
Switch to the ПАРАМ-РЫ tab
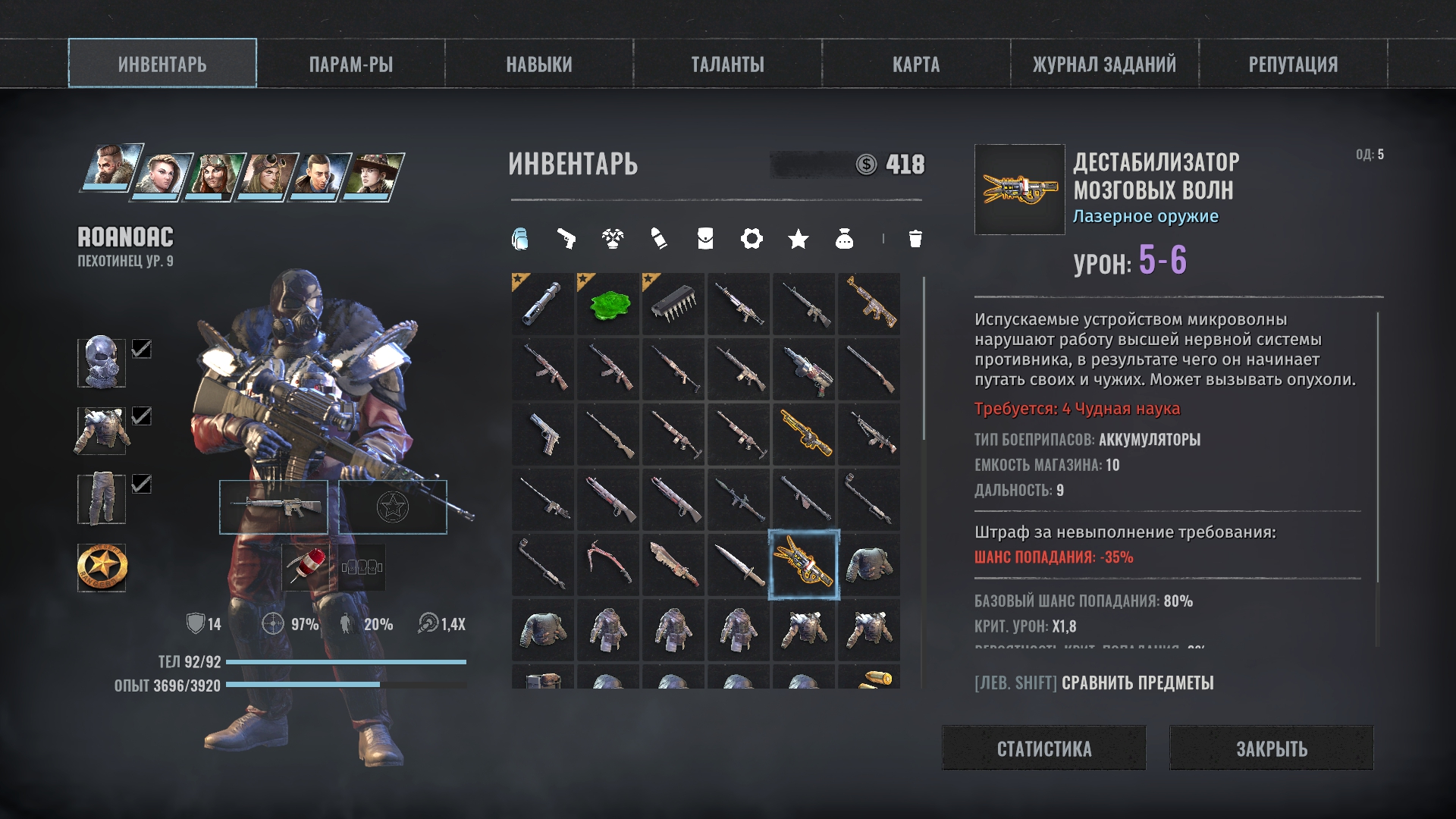pyautogui.click(x=350, y=64)
